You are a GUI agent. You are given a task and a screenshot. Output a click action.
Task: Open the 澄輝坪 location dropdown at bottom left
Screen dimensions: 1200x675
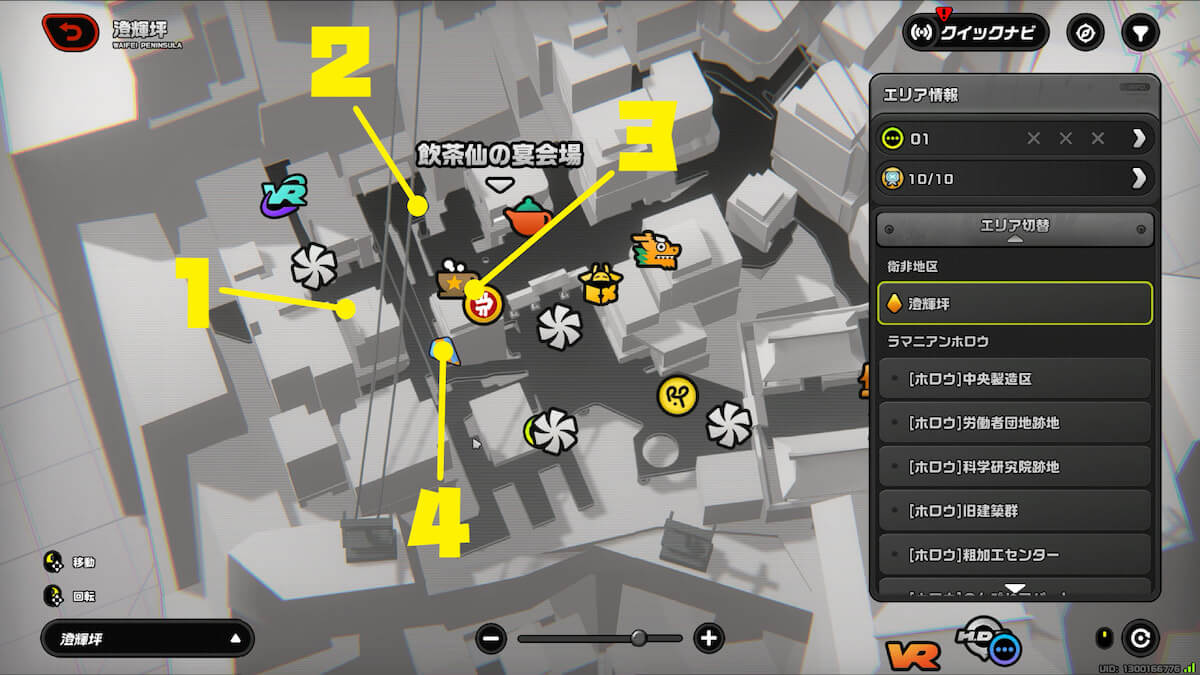point(147,638)
